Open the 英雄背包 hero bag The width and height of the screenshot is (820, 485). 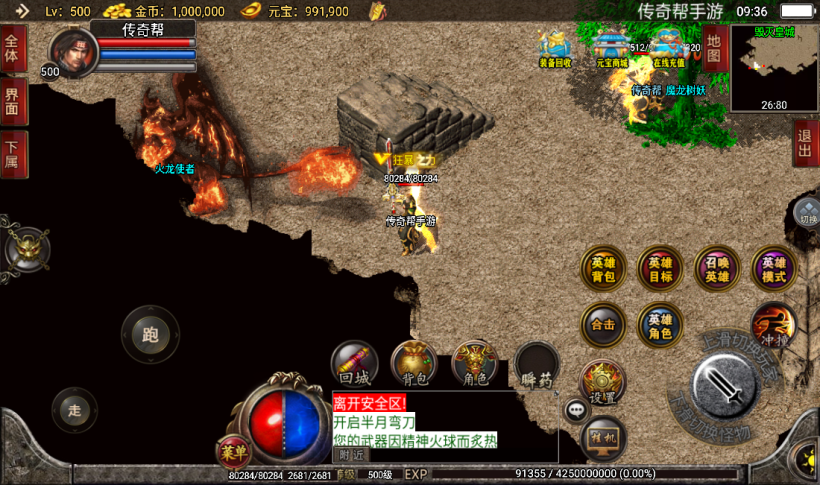[604, 268]
